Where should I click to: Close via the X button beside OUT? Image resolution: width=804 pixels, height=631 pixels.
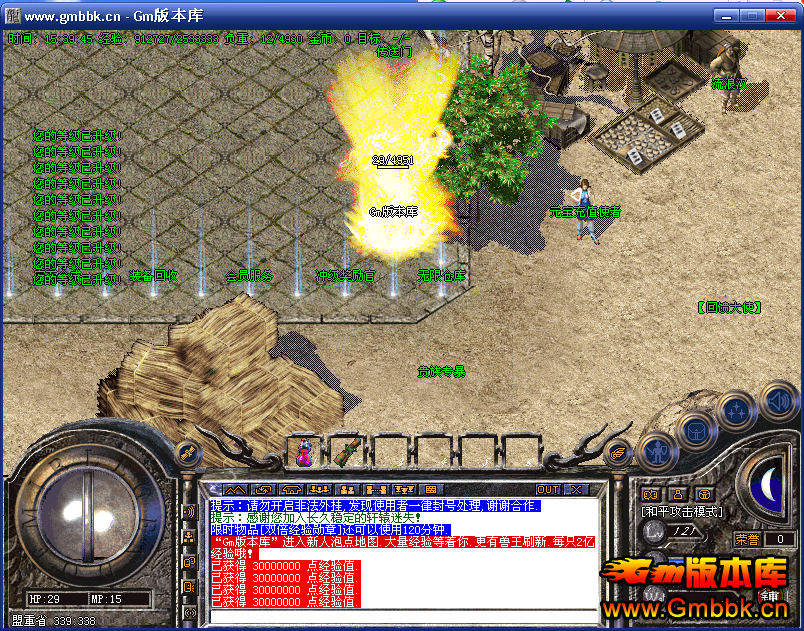[576, 490]
